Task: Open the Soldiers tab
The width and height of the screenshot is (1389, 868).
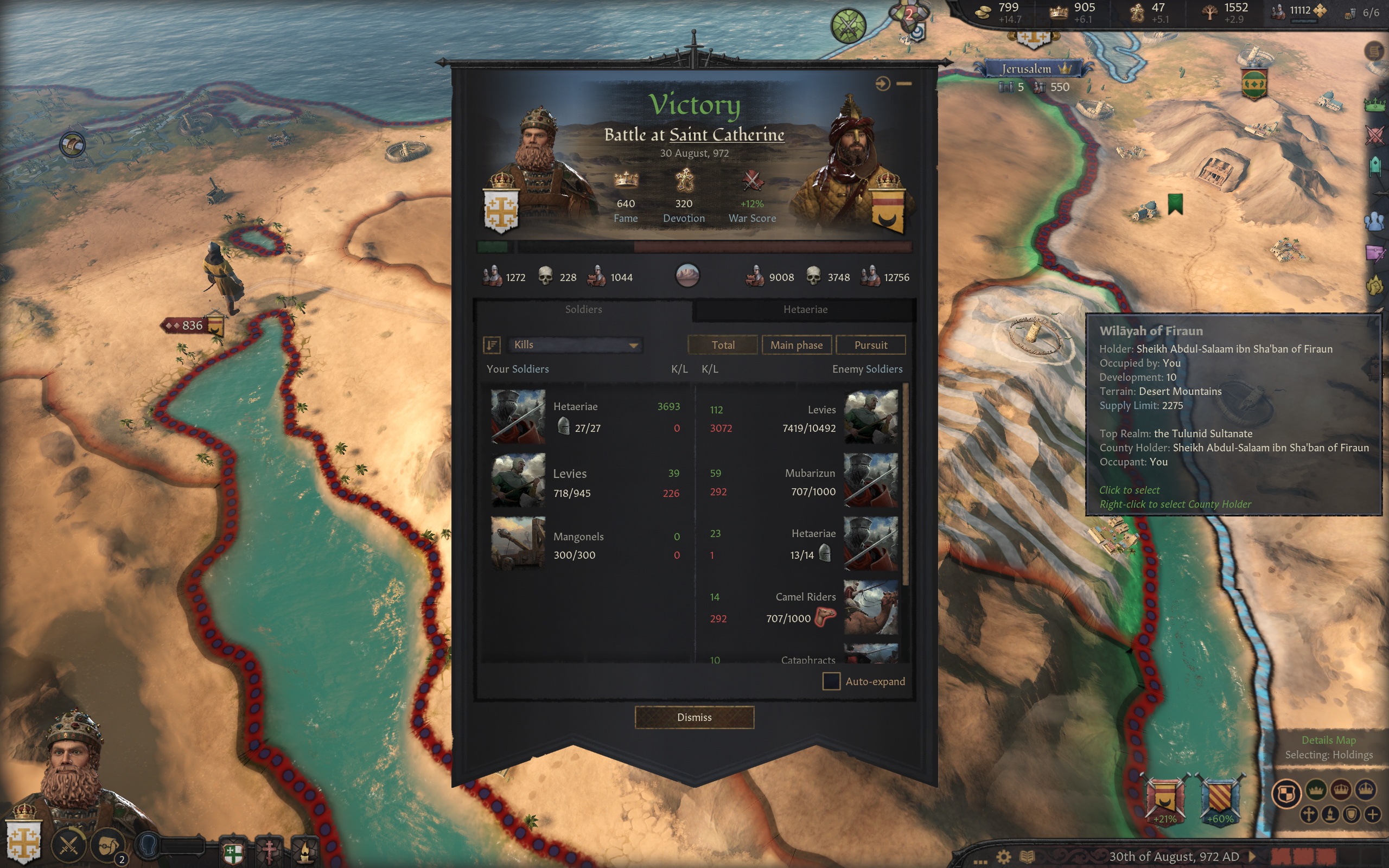Action: pyautogui.click(x=583, y=309)
